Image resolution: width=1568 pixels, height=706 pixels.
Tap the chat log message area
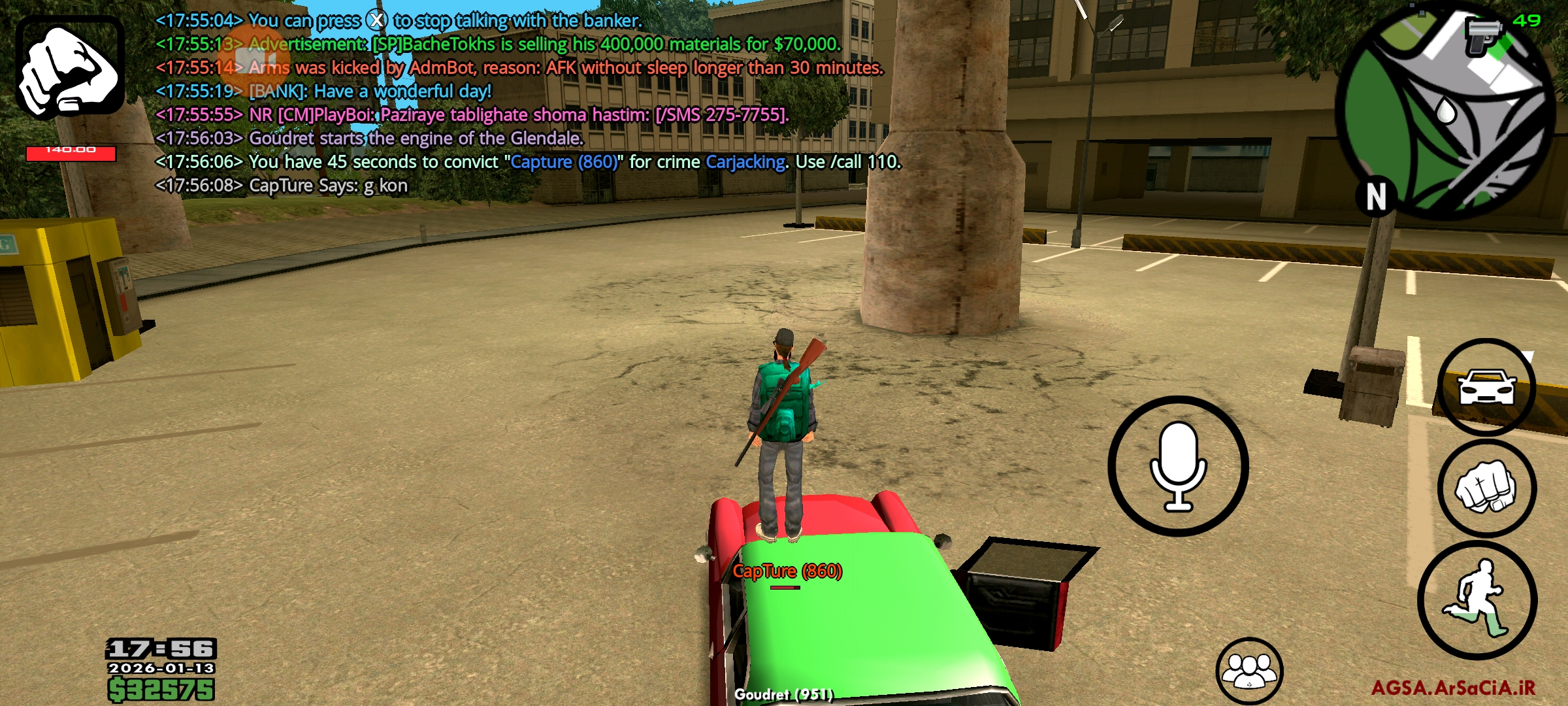tap(523, 103)
